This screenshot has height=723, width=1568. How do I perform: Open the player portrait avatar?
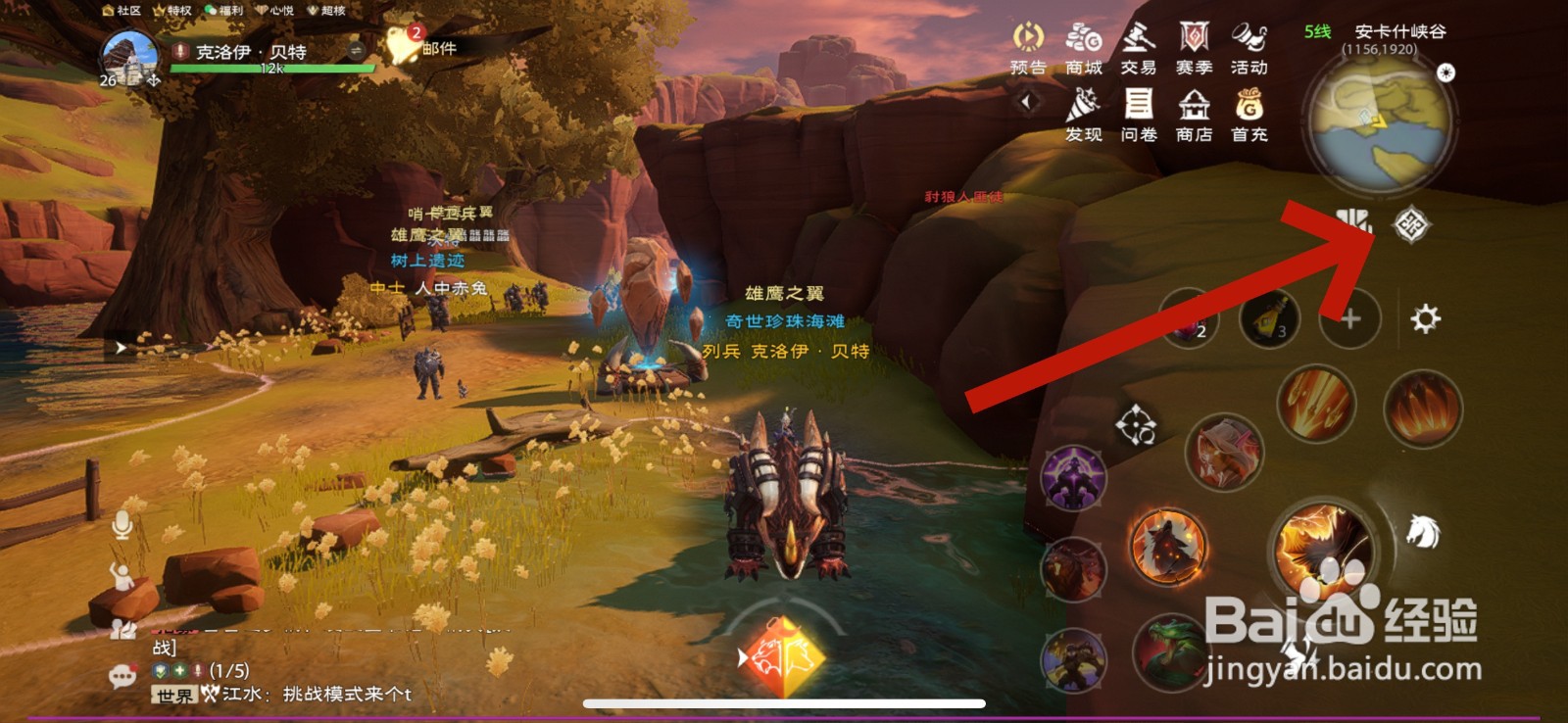pos(130,57)
